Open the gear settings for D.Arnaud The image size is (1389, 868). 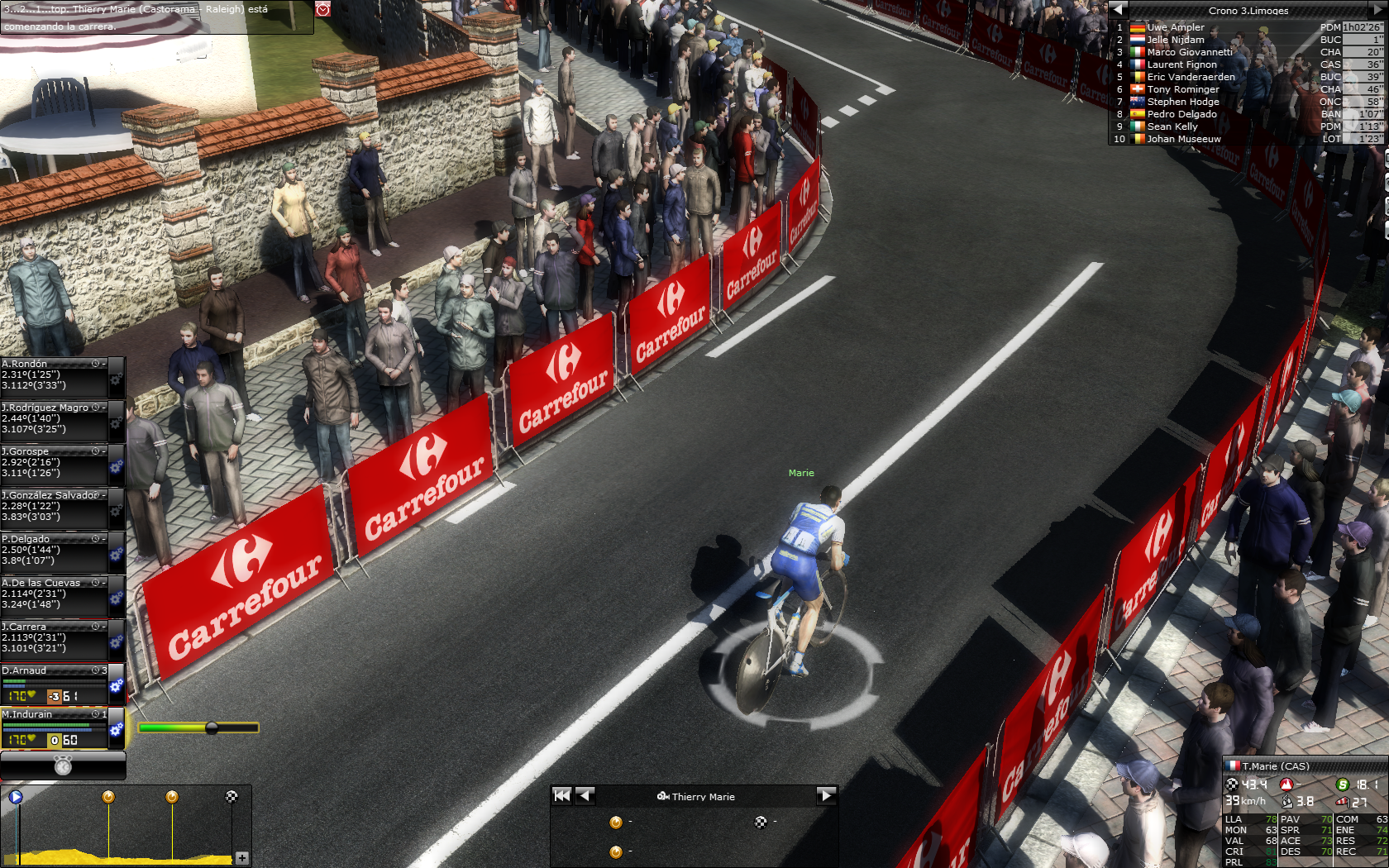117,686
